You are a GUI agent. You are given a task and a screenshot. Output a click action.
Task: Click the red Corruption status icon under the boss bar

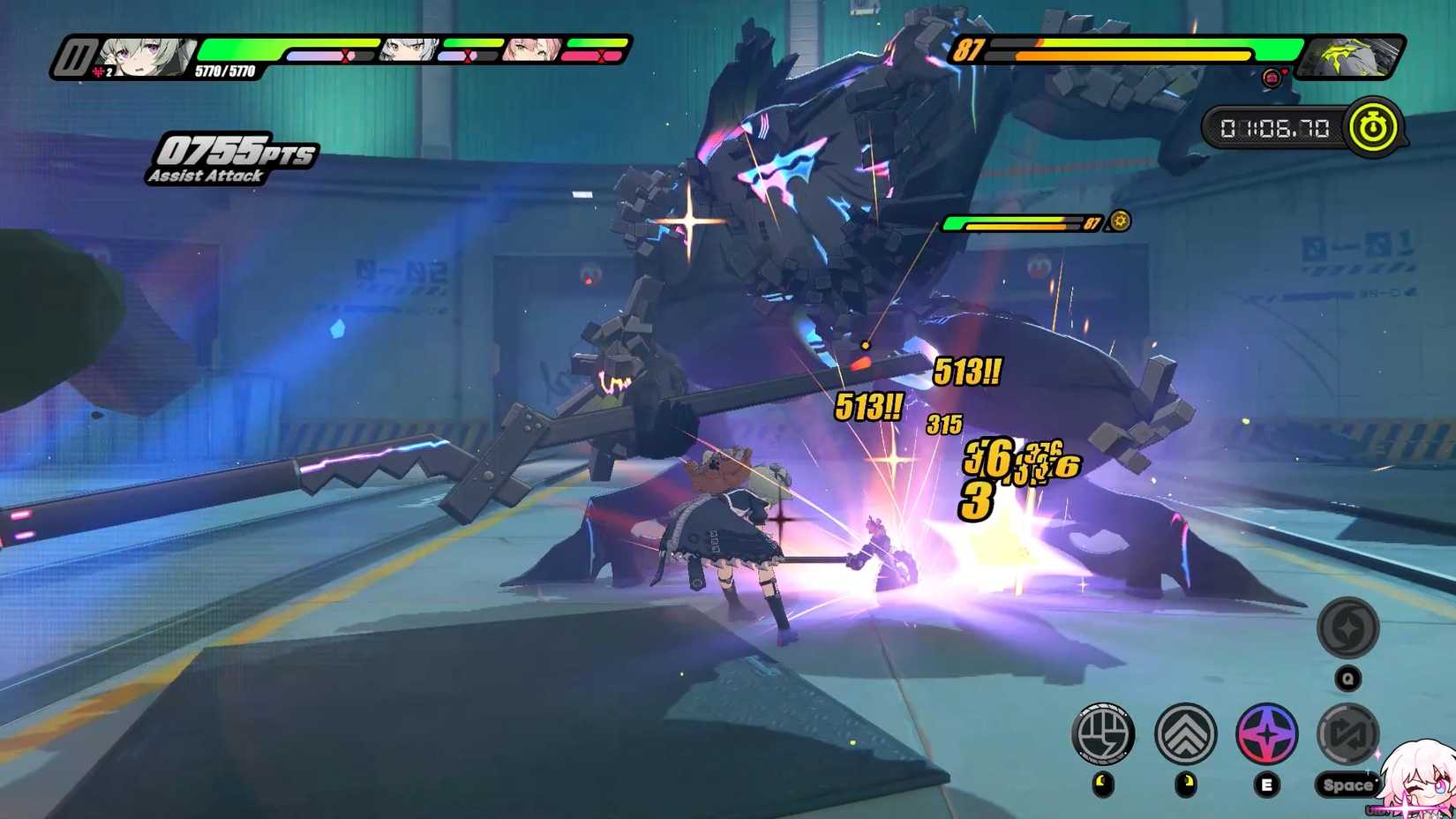click(x=1272, y=78)
